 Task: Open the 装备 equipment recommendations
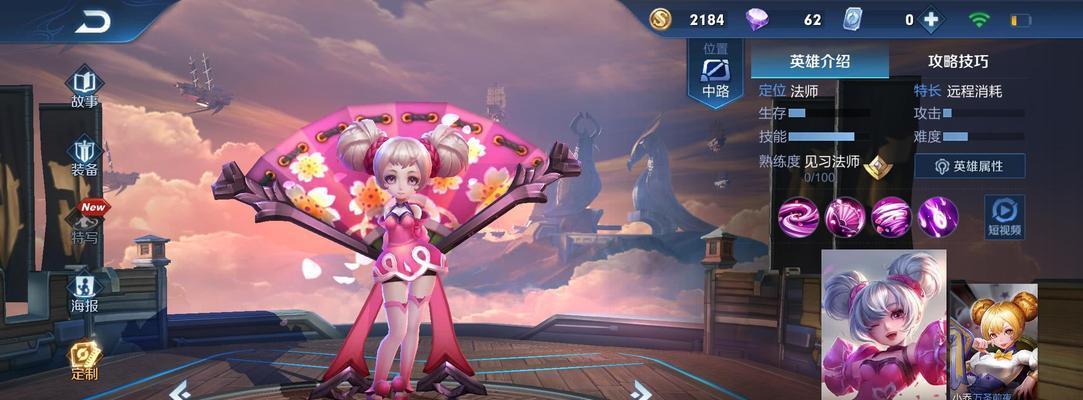(84, 156)
